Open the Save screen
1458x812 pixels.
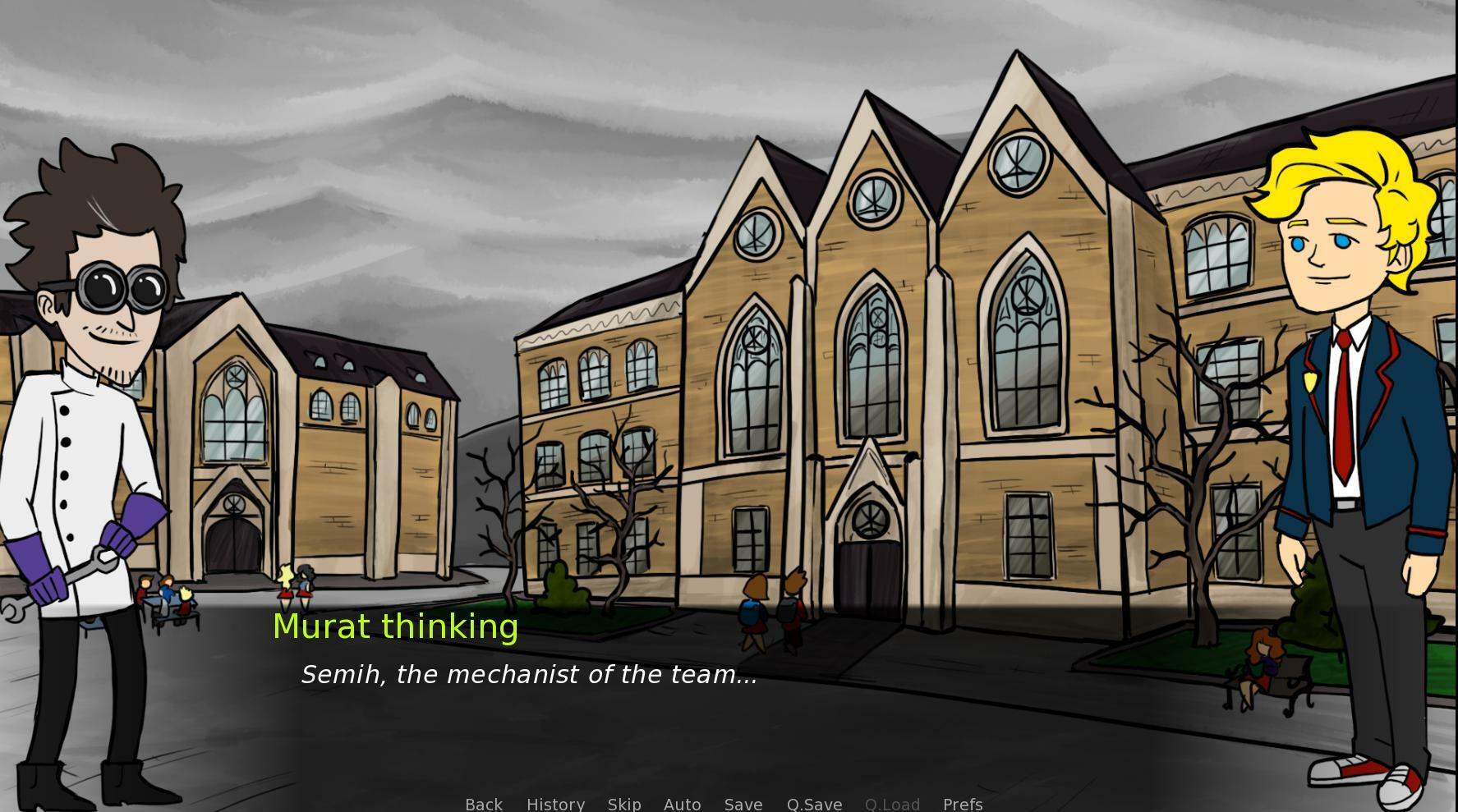click(x=743, y=804)
